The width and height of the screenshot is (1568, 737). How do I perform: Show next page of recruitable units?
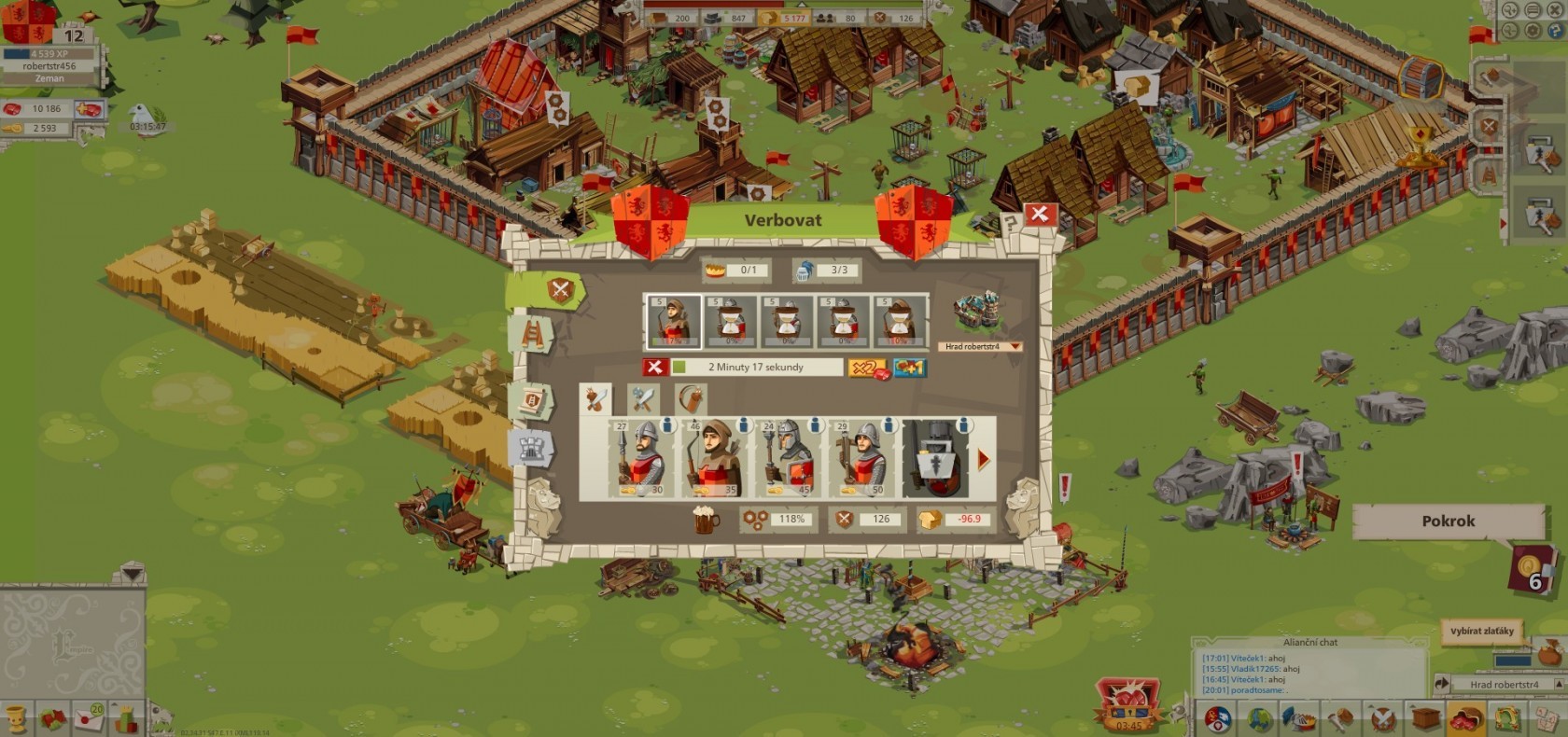984,460
